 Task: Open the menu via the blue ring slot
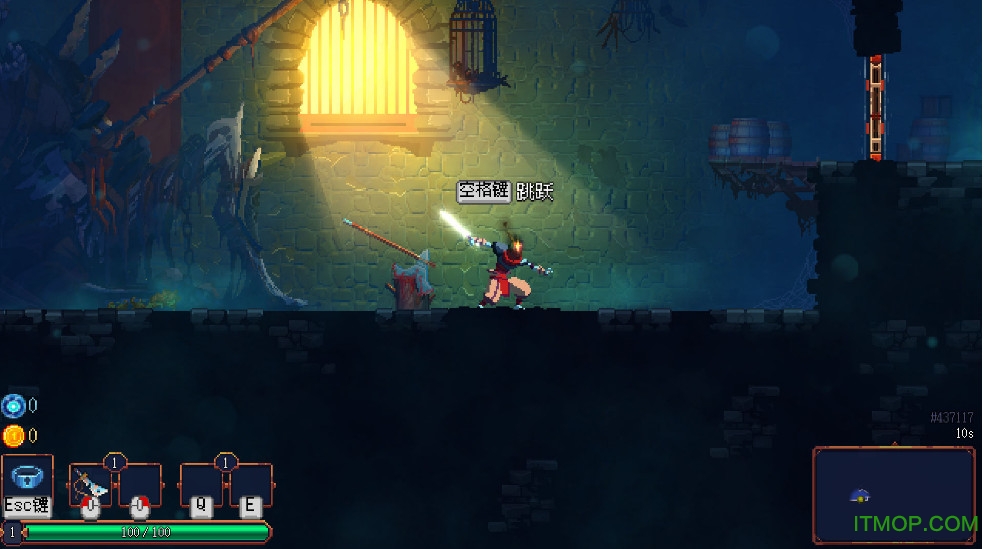click(x=27, y=482)
